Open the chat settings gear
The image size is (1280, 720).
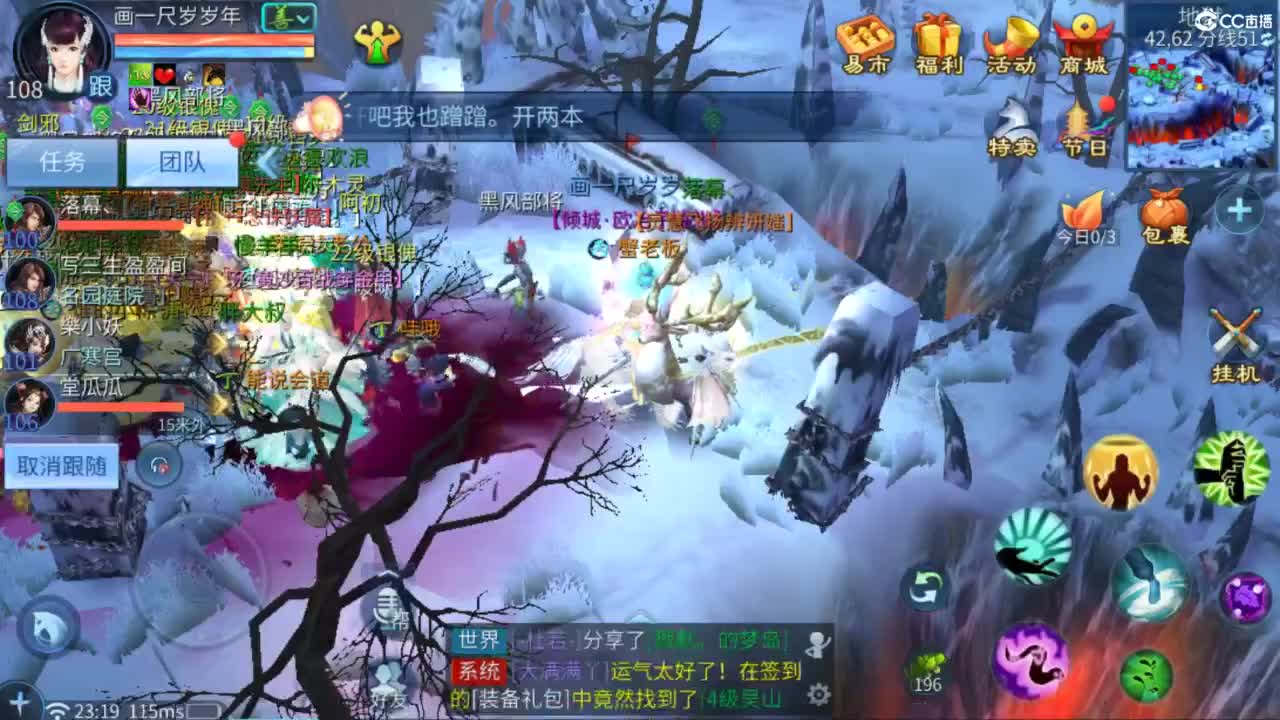point(820,692)
